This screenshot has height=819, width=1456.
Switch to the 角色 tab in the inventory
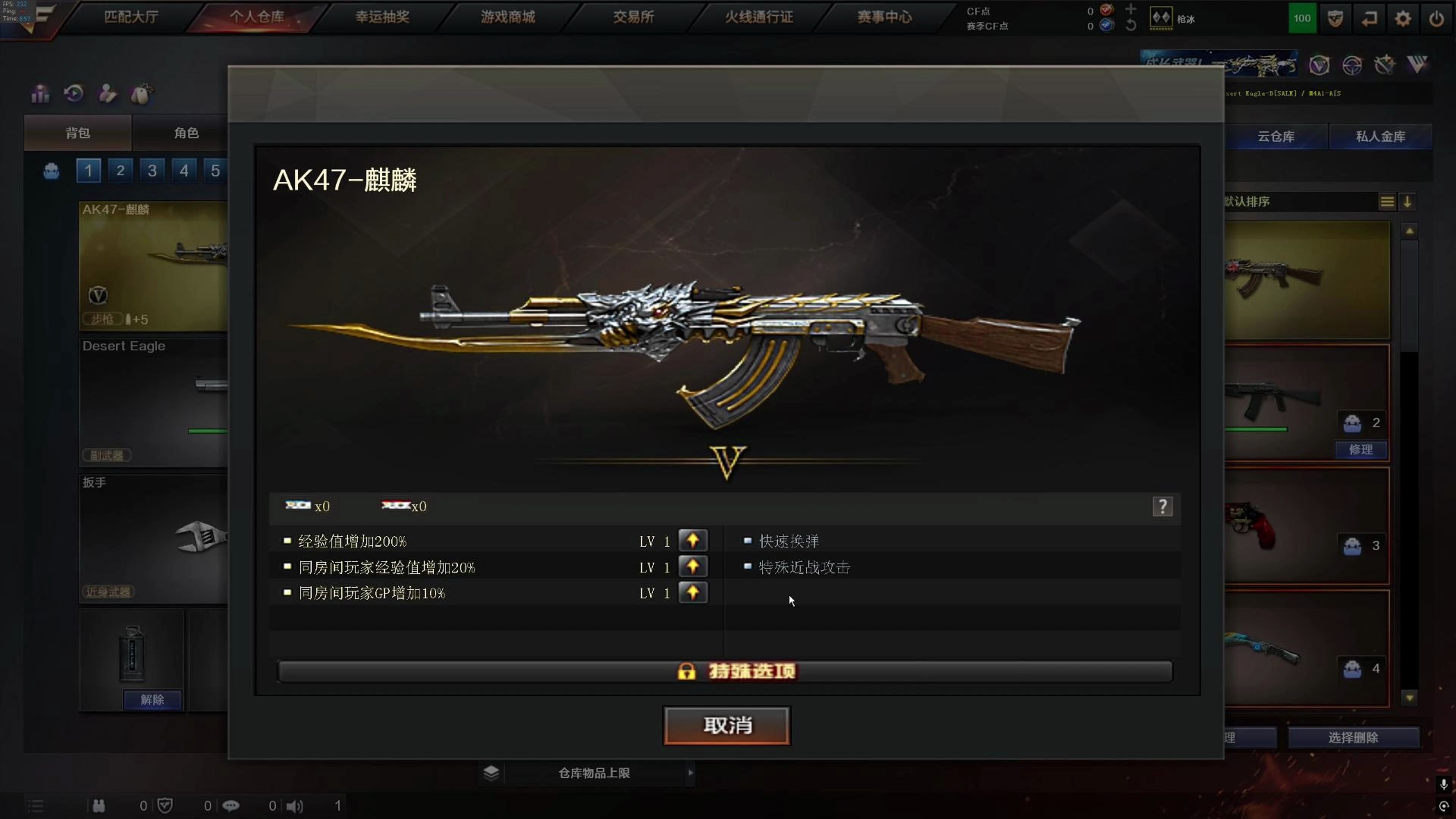pos(187,133)
